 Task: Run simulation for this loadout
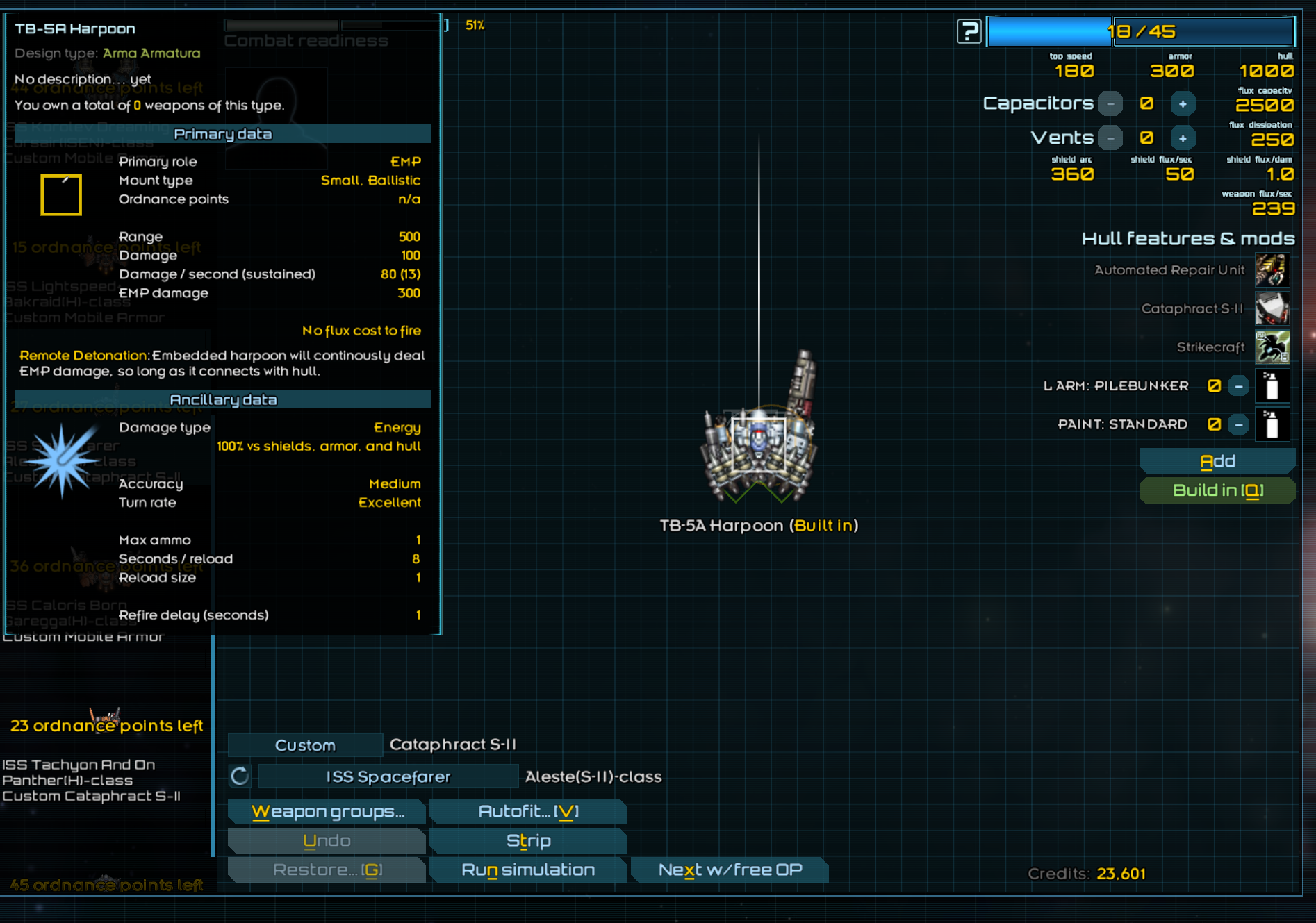[528, 870]
